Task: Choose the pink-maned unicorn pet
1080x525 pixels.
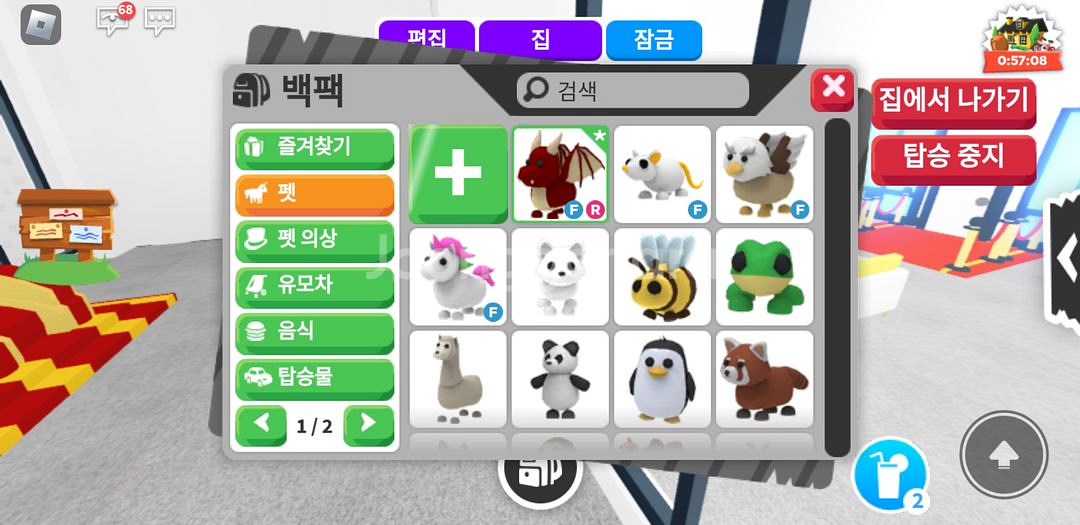Action: [459, 276]
